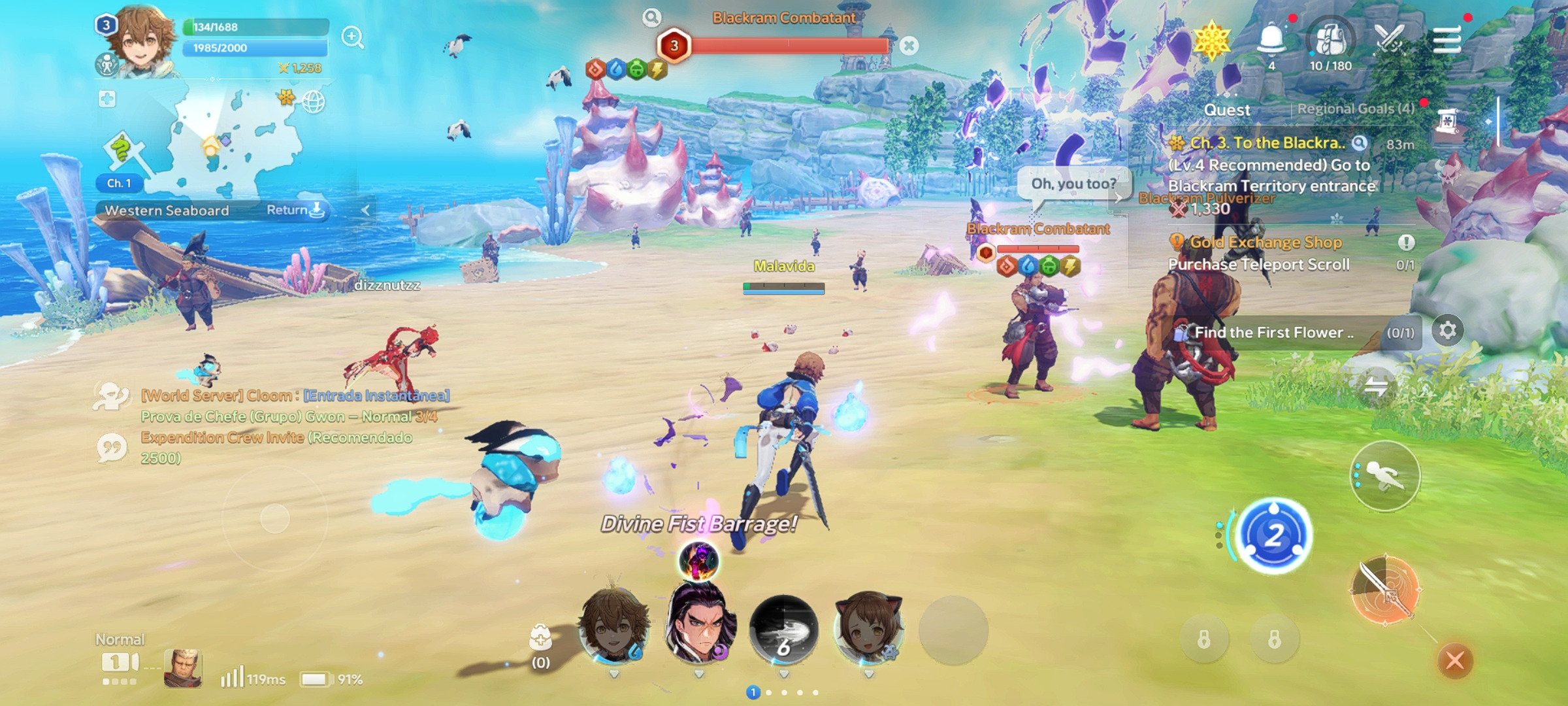Switch to the Regional Goals tab
1568x706 pixels.
coord(1355,109)
